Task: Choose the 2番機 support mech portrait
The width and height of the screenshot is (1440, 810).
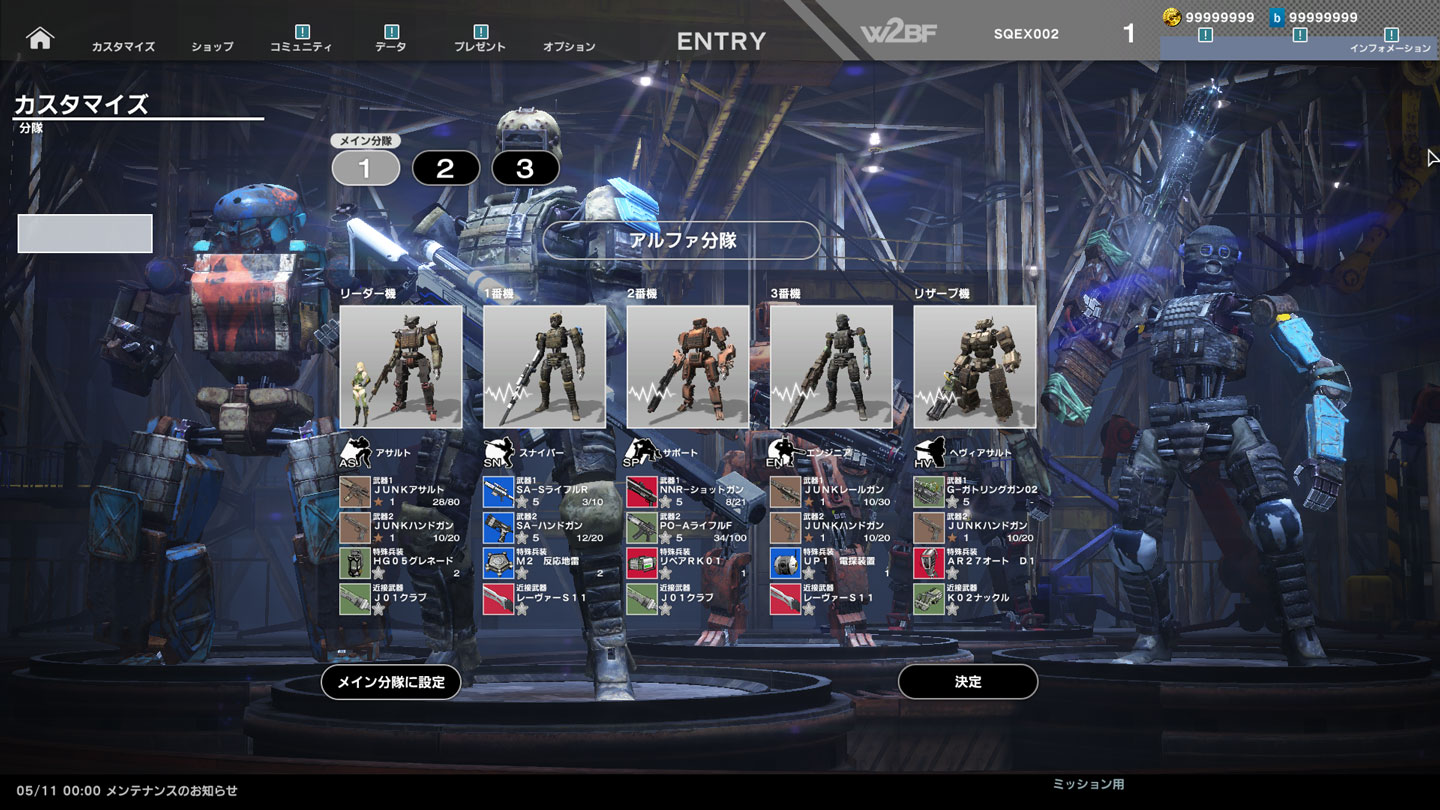Action: (688, 367)
